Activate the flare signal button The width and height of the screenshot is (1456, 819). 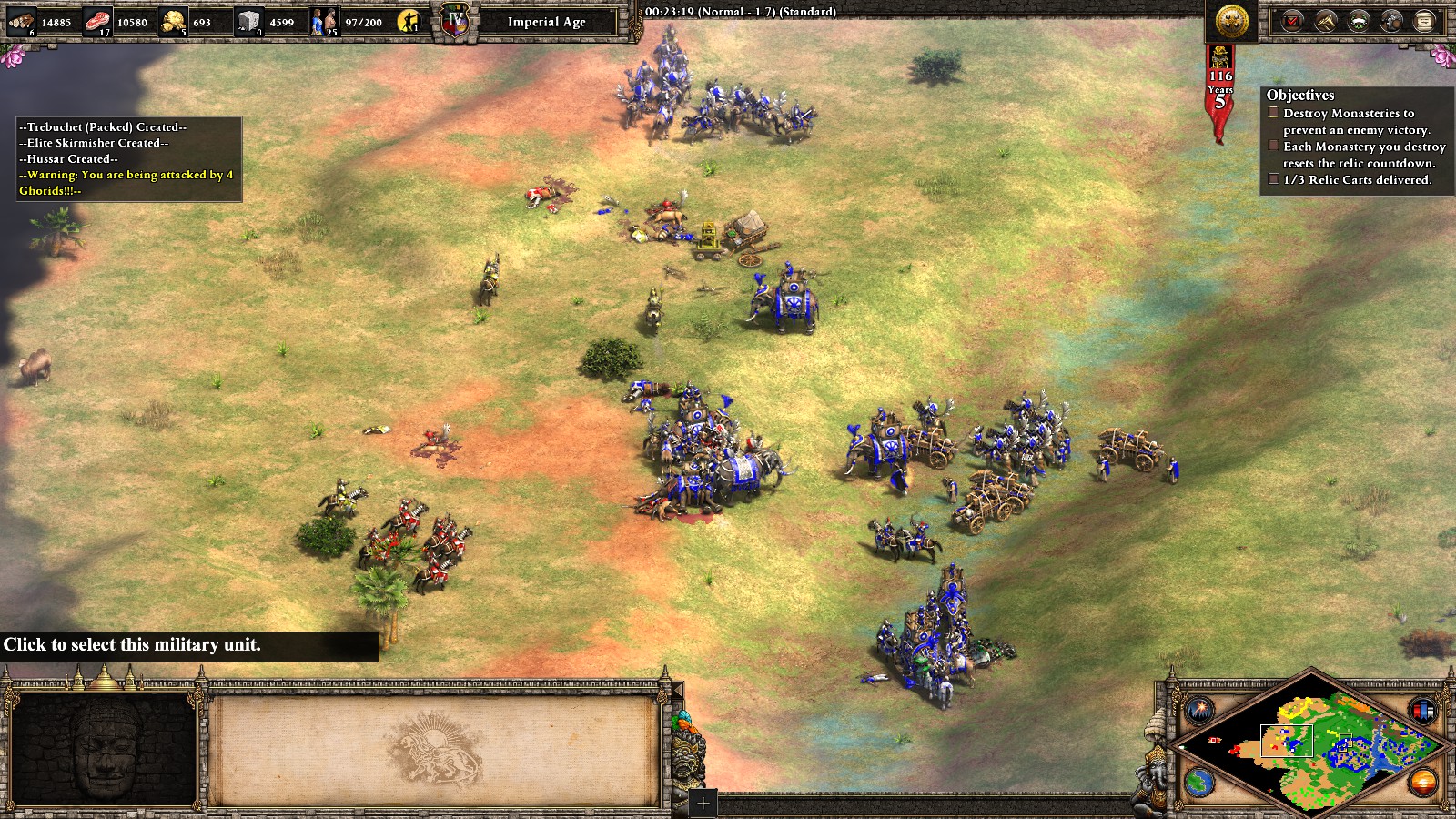(x=1199, y=709)
